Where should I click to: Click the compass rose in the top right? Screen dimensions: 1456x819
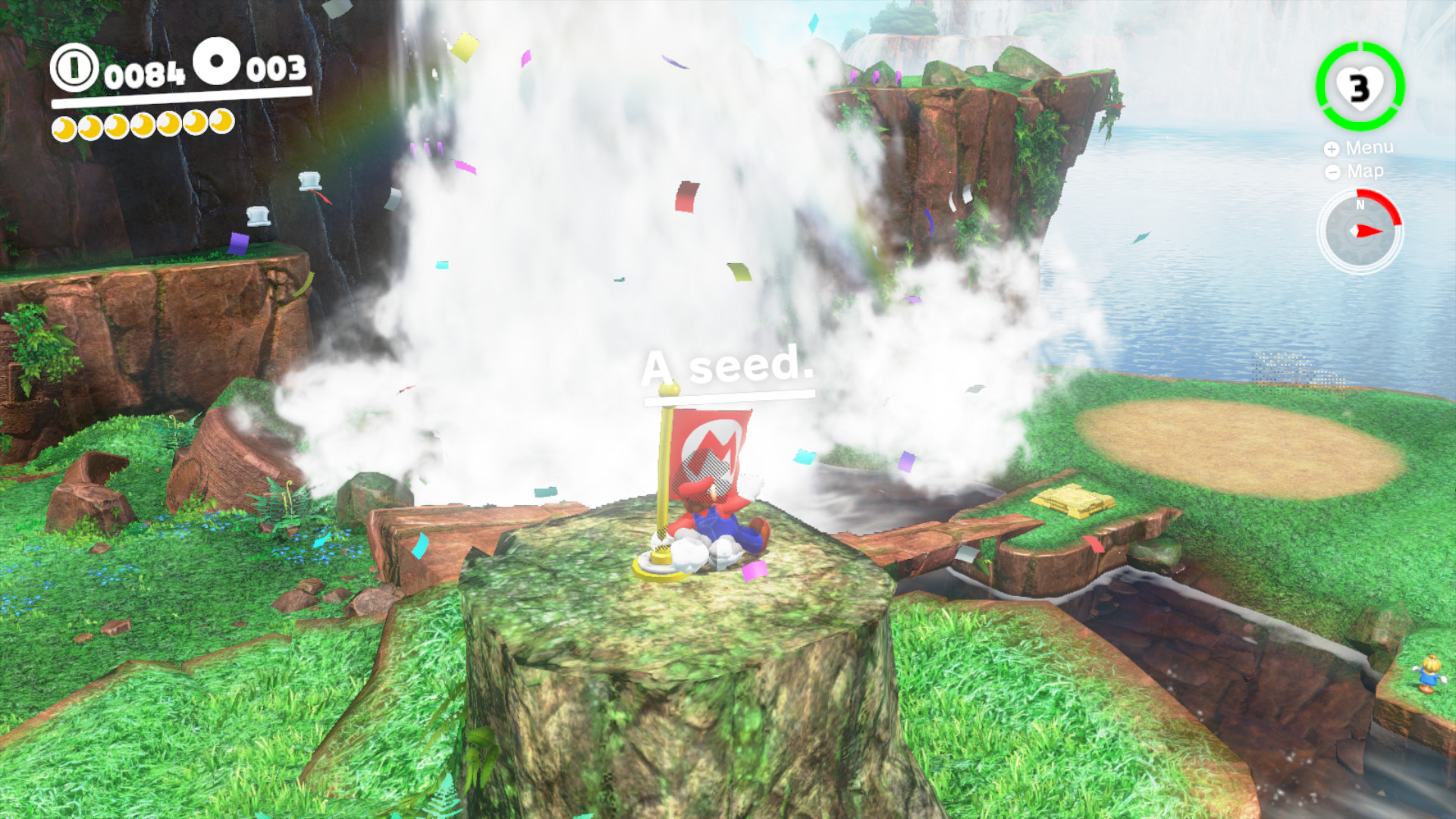1361,231
